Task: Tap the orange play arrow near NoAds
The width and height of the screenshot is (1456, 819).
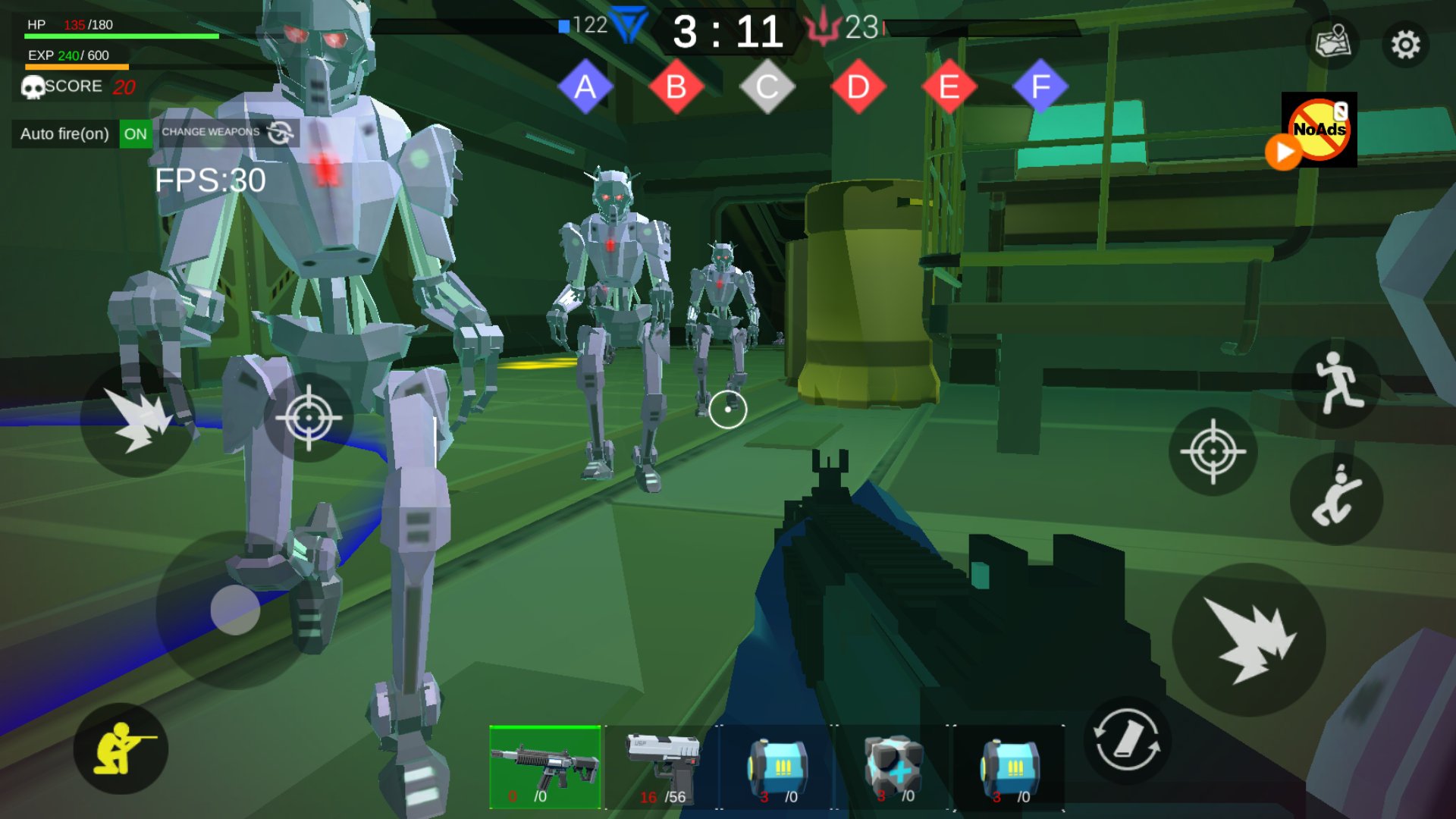Action: click(1283, 155)
